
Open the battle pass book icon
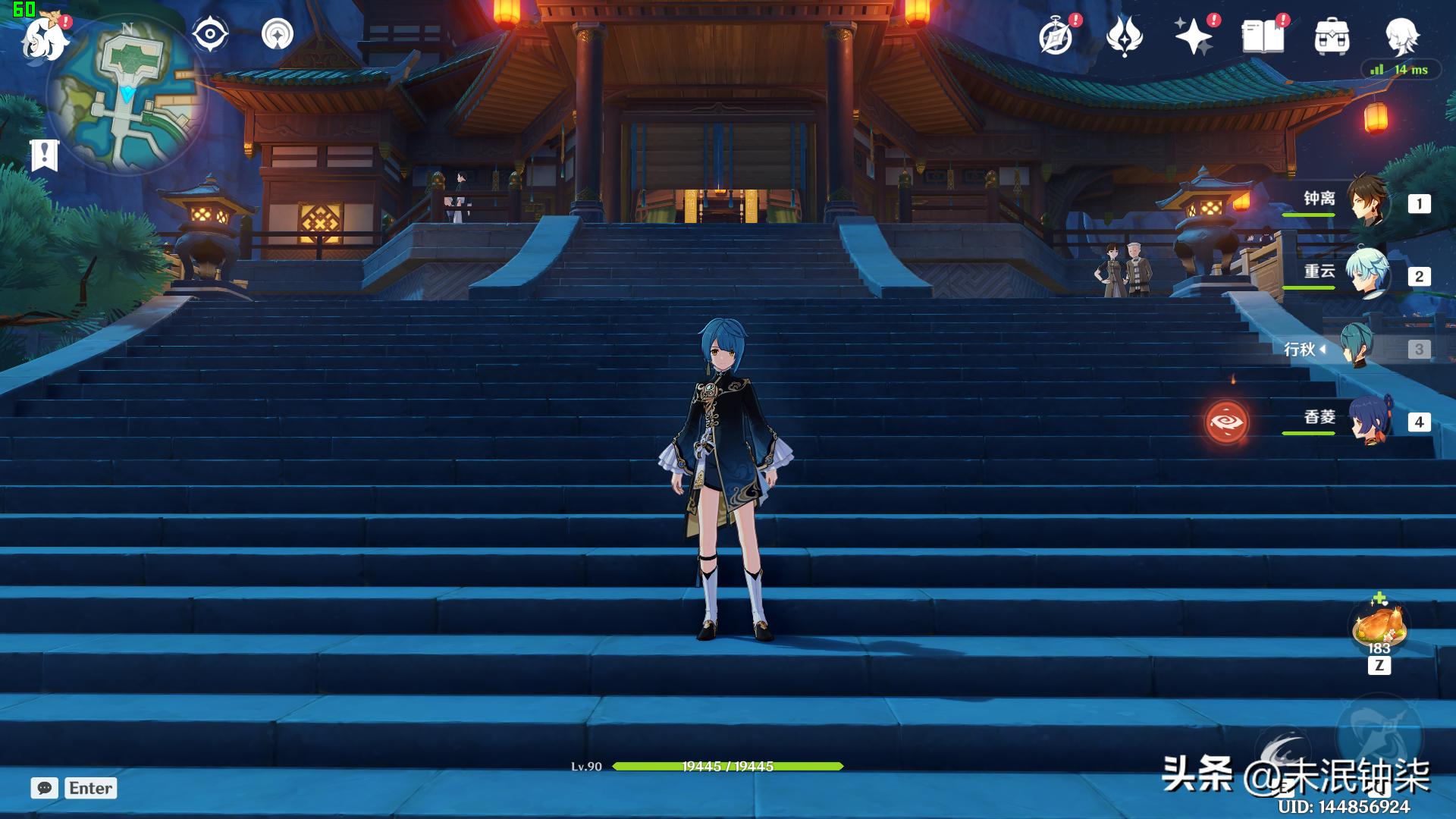click(x=1263, y=36)
